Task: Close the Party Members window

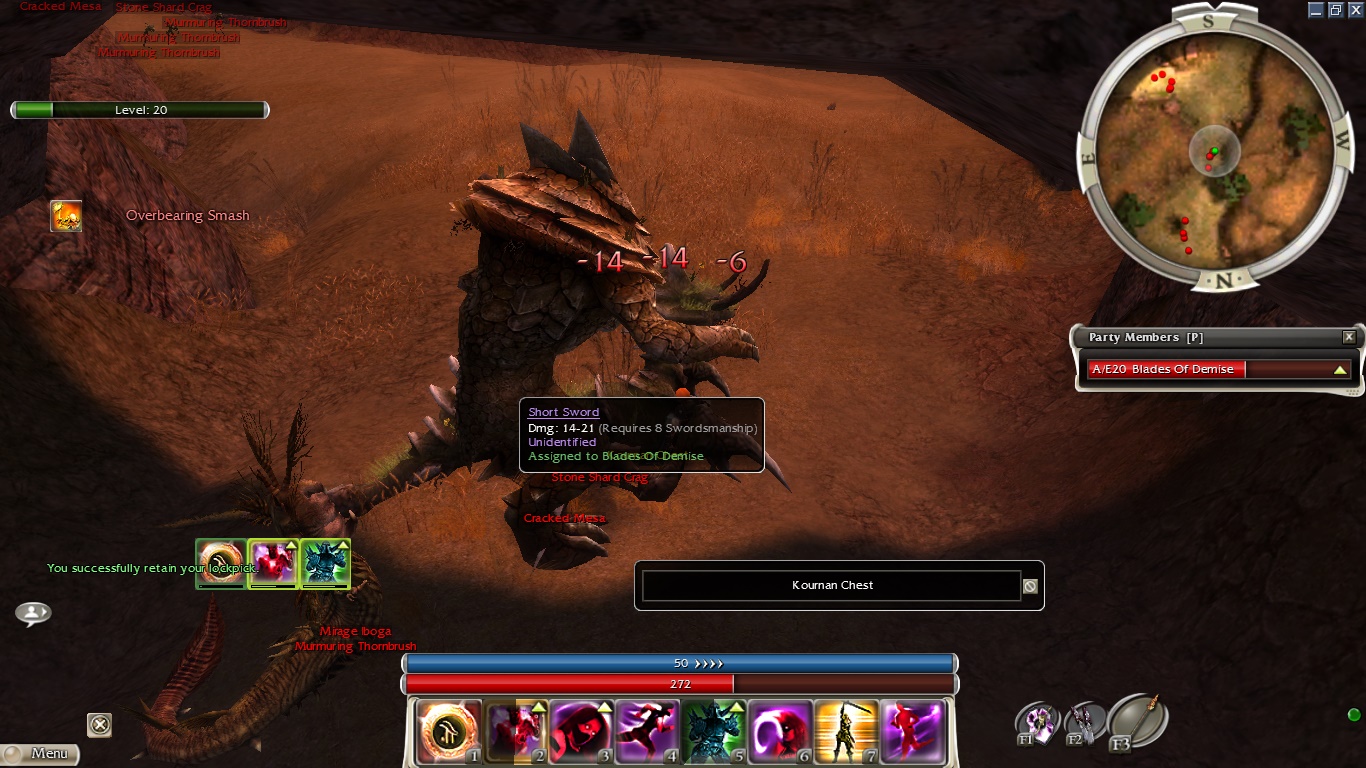Action: (x=1349, y=338)
